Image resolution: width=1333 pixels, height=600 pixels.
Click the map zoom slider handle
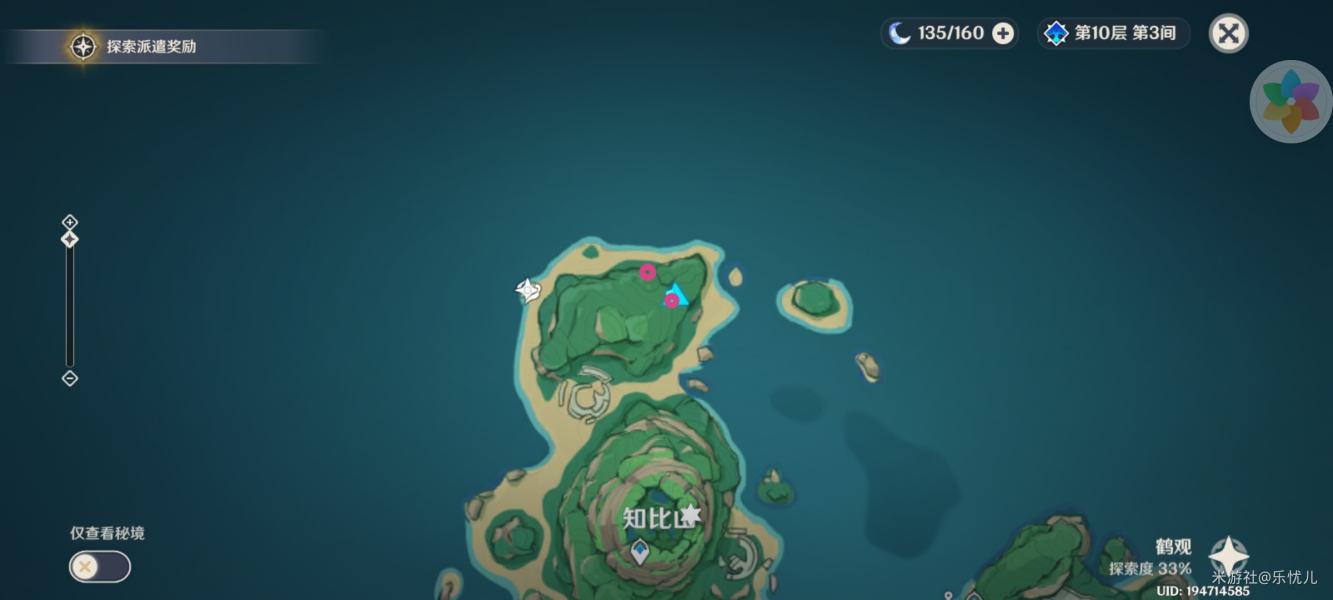tap(70, 240)
